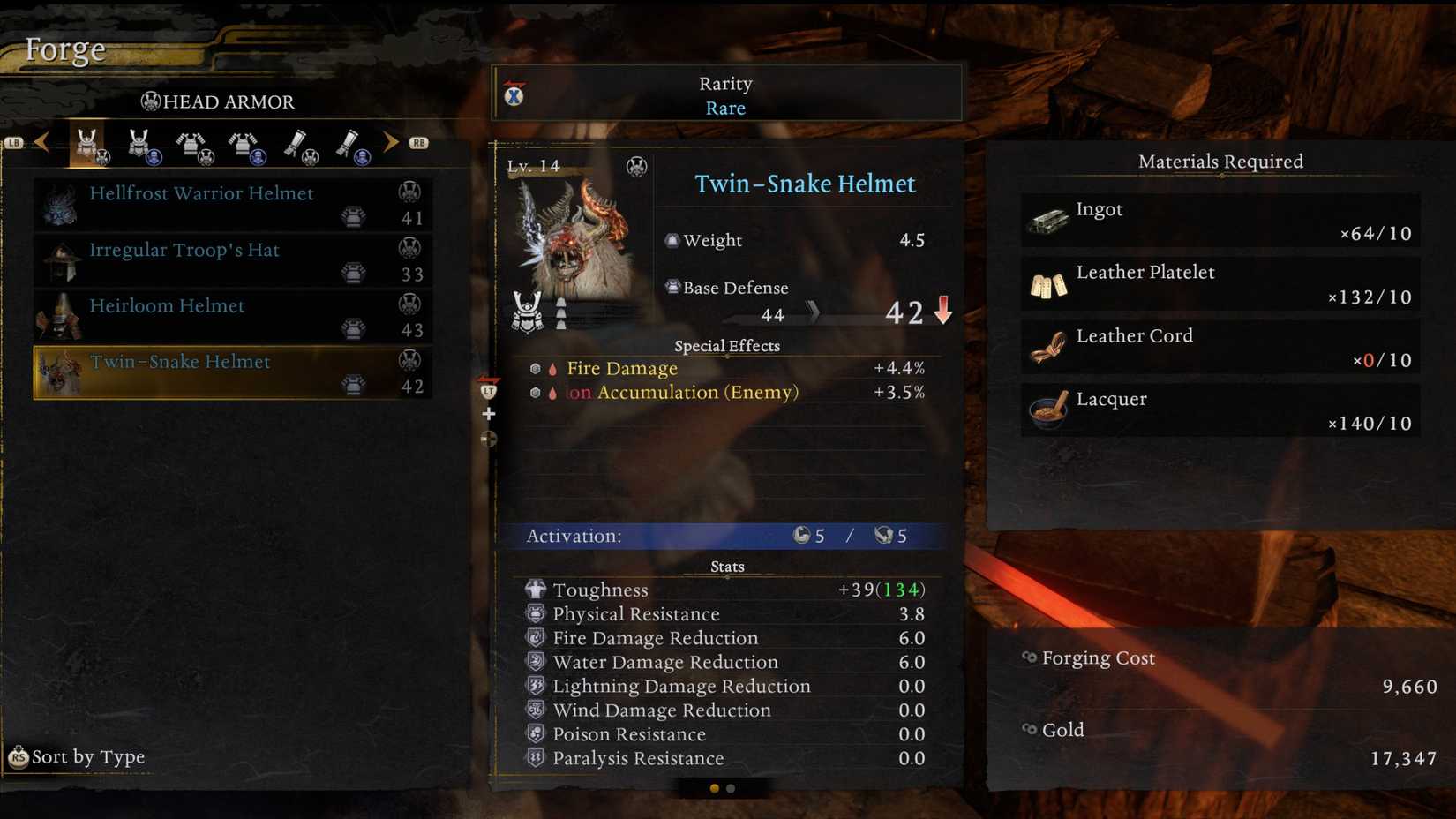Go back a category with the left arrow

(x=42, y=142)
